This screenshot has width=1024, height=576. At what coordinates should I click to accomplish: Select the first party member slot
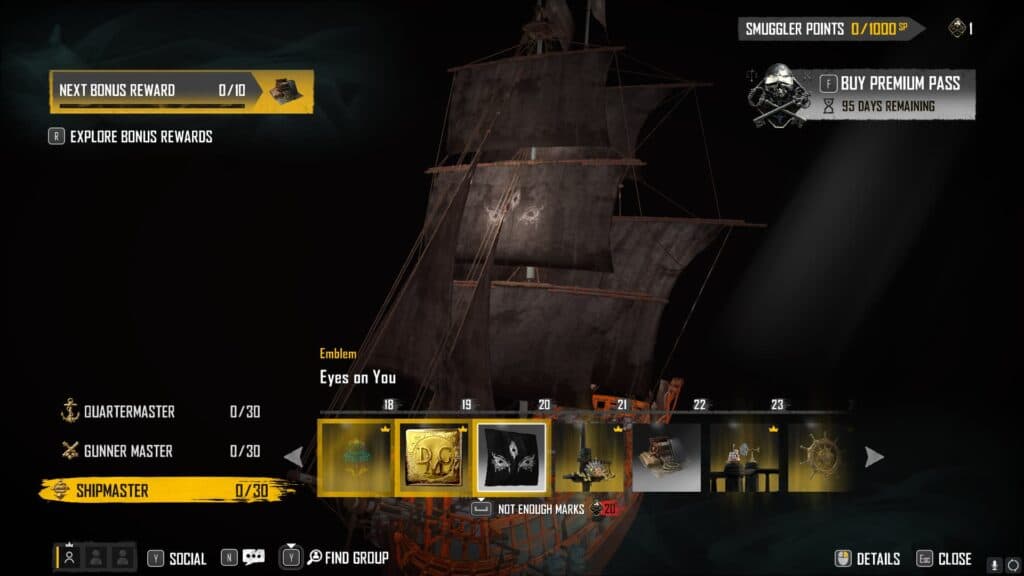(x=69, y=558)
